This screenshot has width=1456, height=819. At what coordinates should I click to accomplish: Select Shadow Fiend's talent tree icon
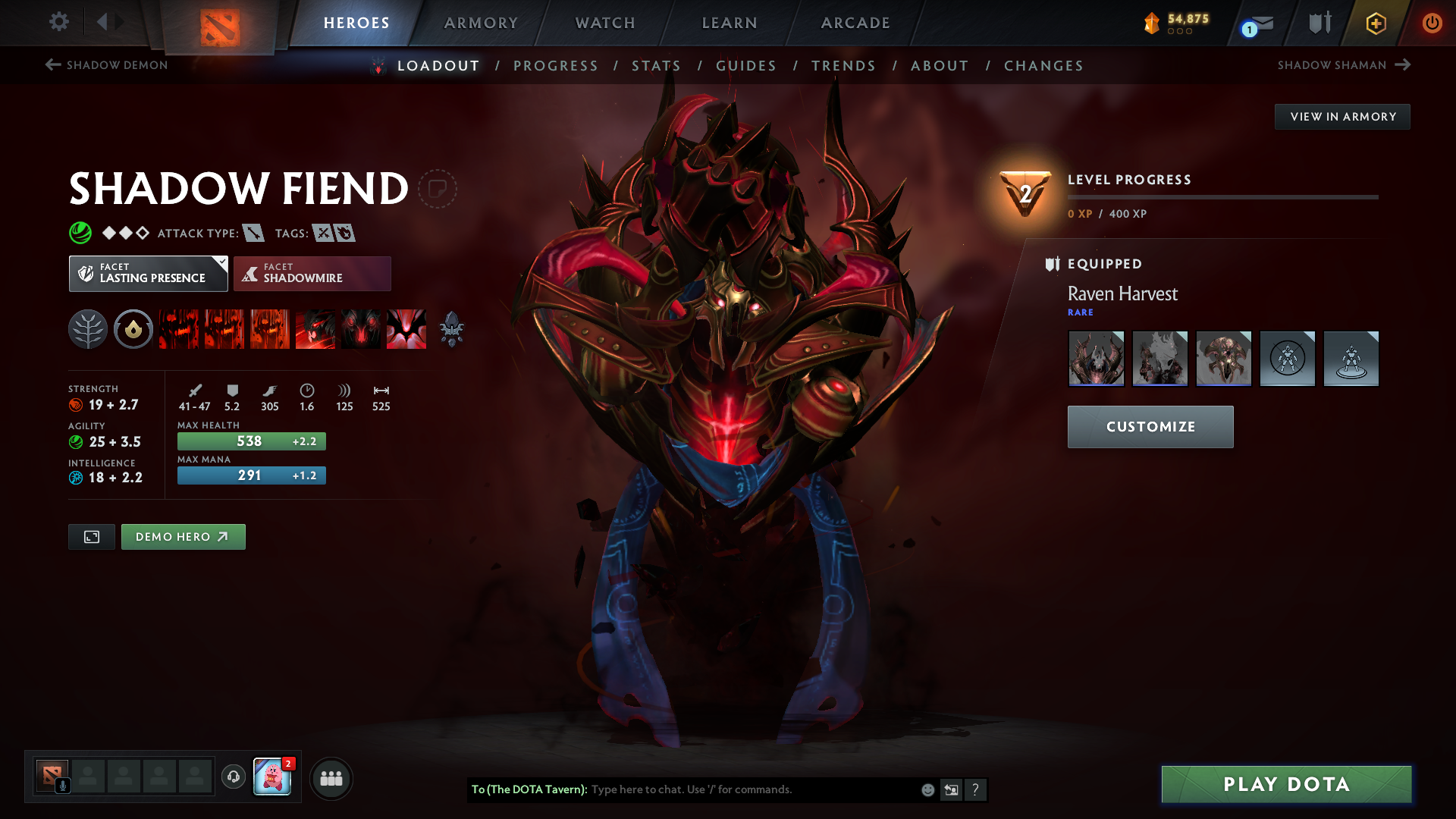pos(88,329)
